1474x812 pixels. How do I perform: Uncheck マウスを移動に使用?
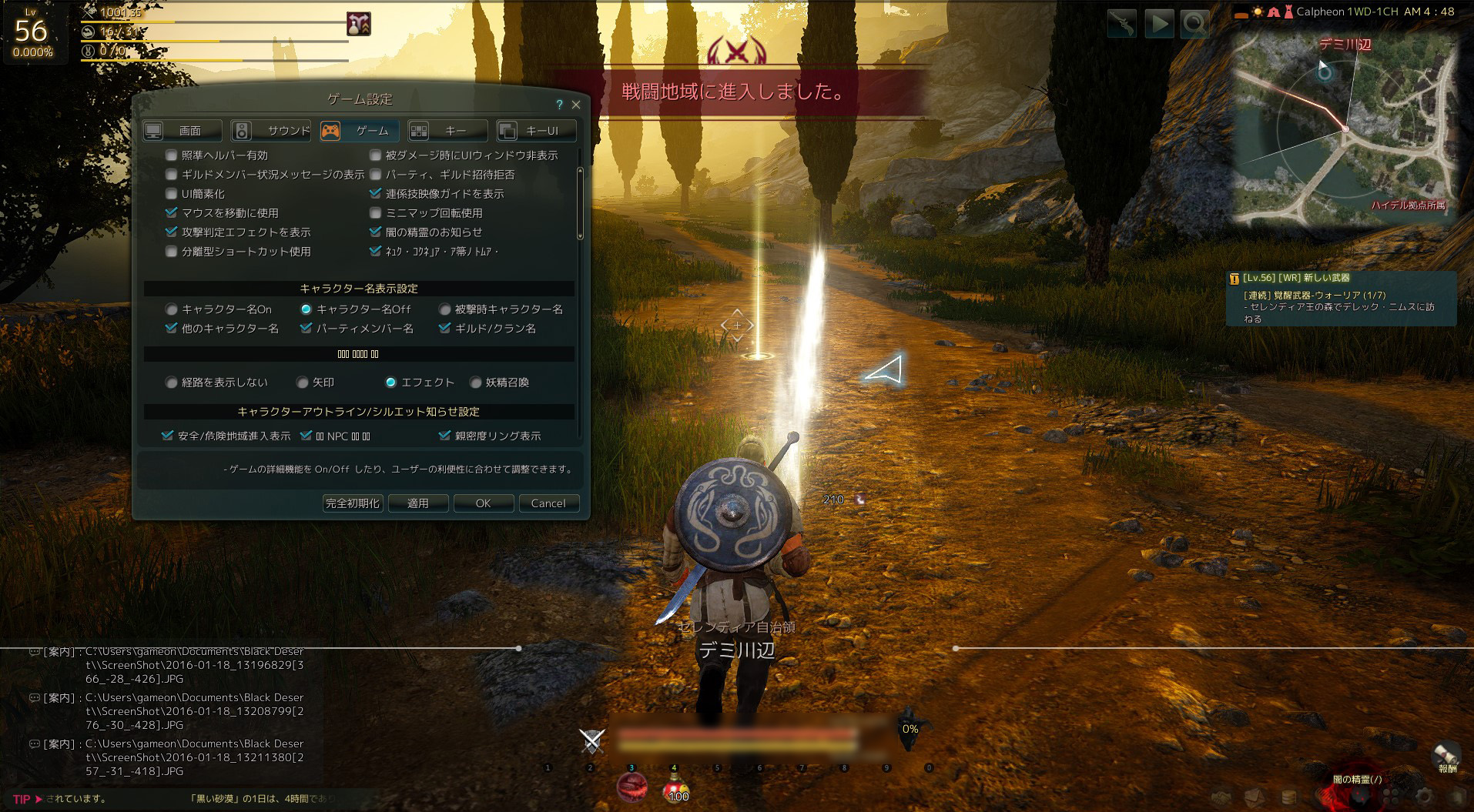click(x=172, y=213)
